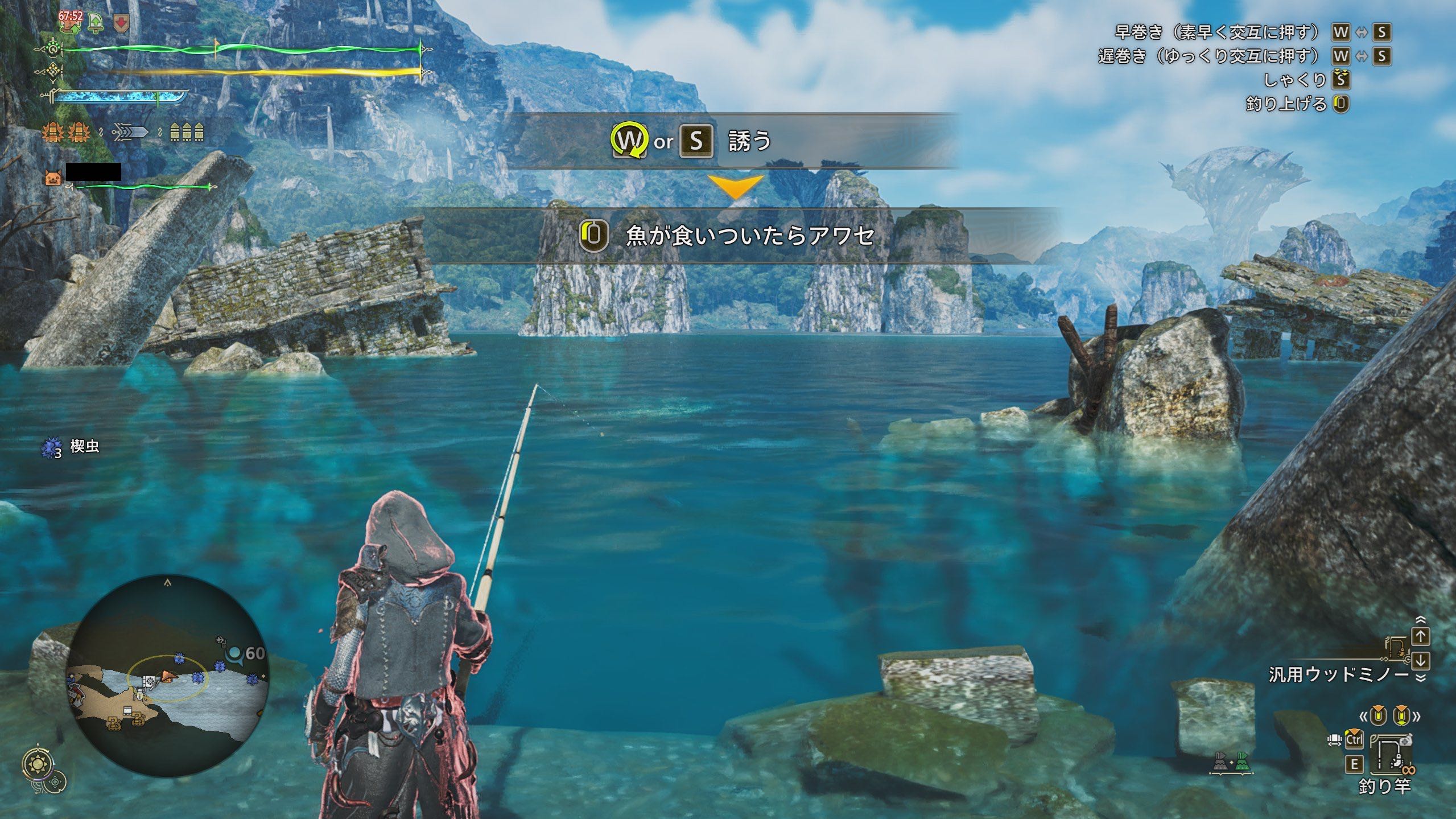
Task: Click the timed buff icon showing 67:52
Action: [x=71, y=20]
